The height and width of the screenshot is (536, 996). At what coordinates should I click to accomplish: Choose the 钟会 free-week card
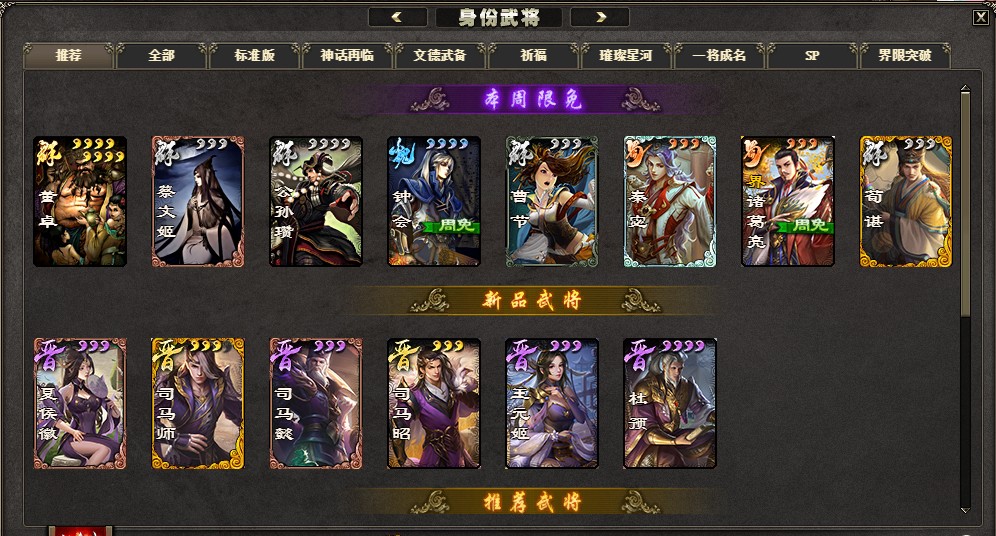[434, 202]
